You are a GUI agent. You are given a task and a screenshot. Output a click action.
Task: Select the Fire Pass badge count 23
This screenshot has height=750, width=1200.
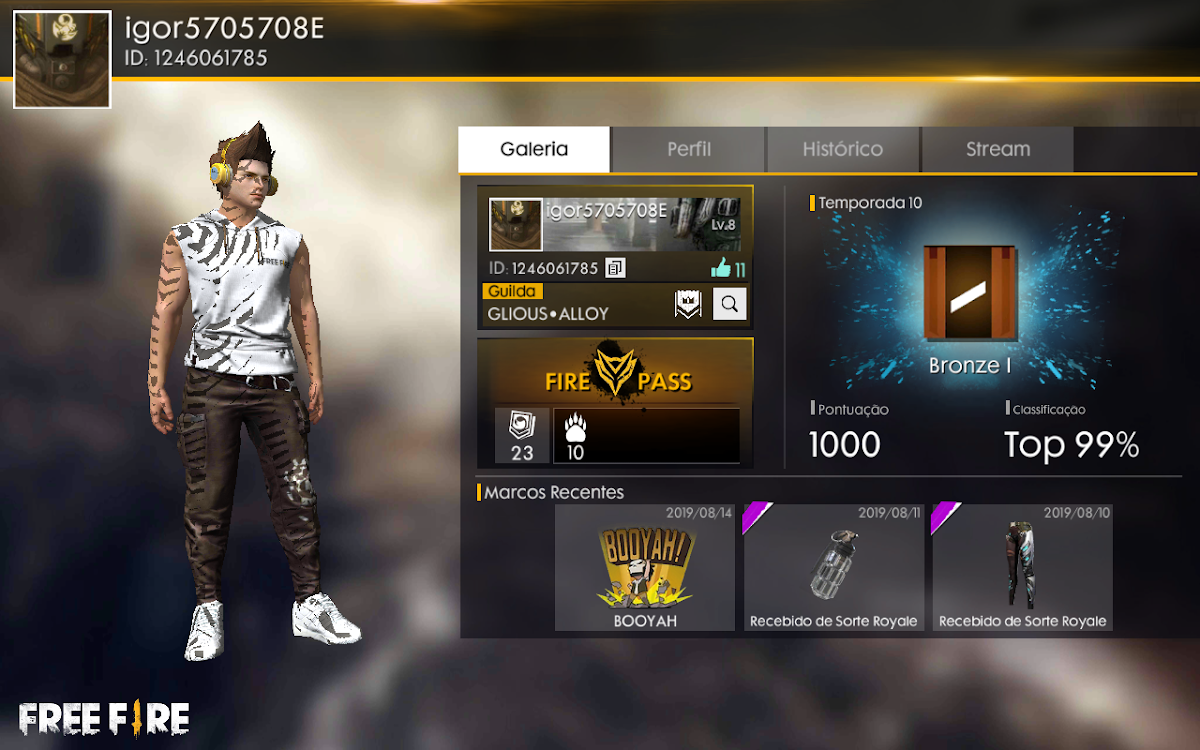[x=522, y=436]
